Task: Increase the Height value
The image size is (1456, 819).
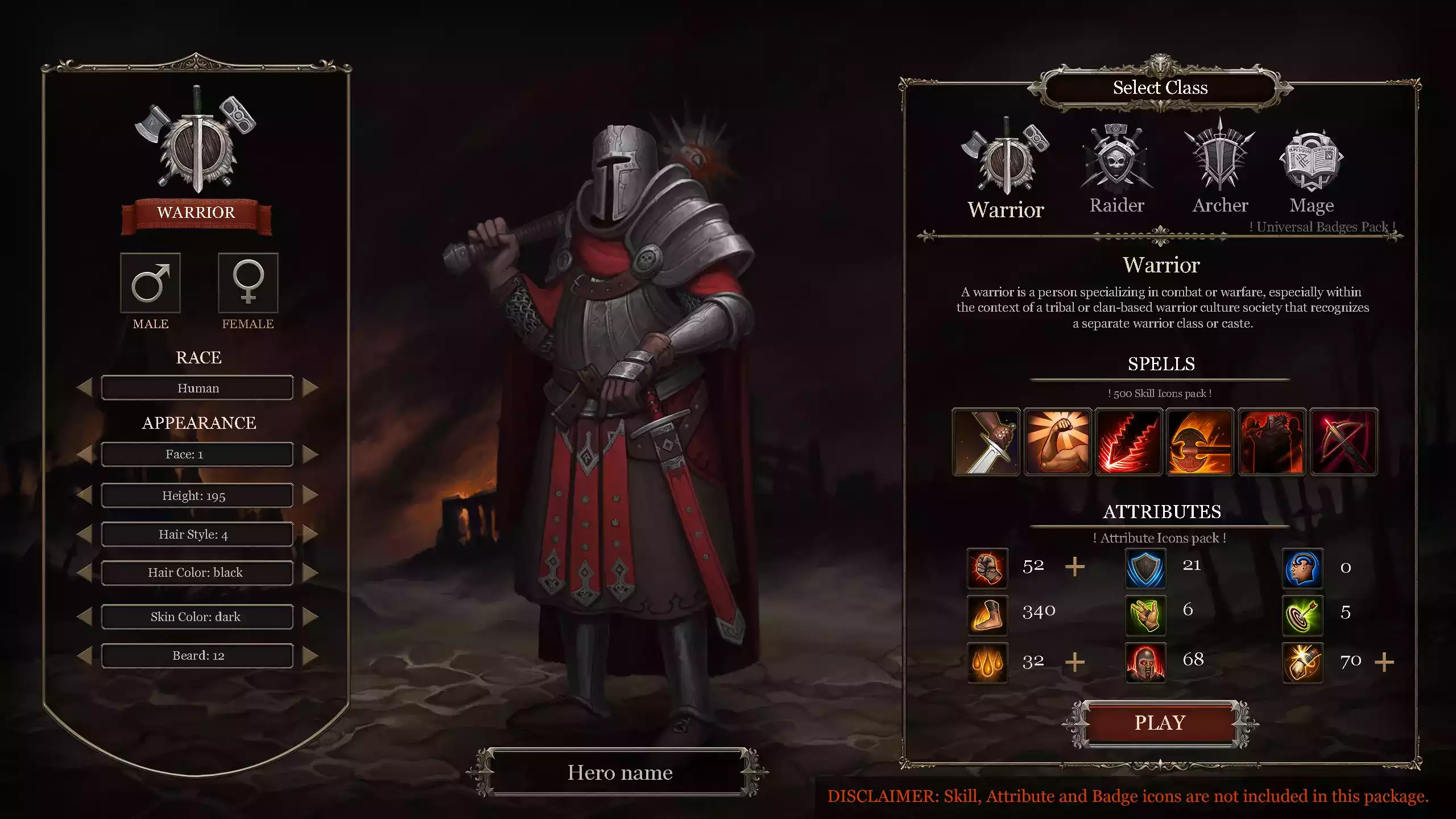Action: [310, 495]
